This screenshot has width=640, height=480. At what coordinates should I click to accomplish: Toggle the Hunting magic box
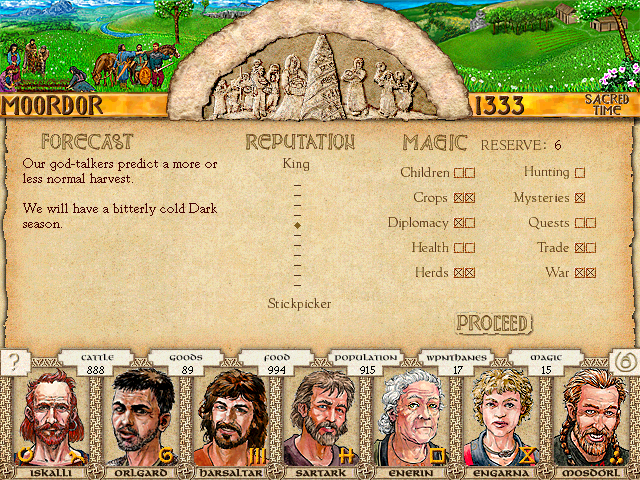click(580, 173)
